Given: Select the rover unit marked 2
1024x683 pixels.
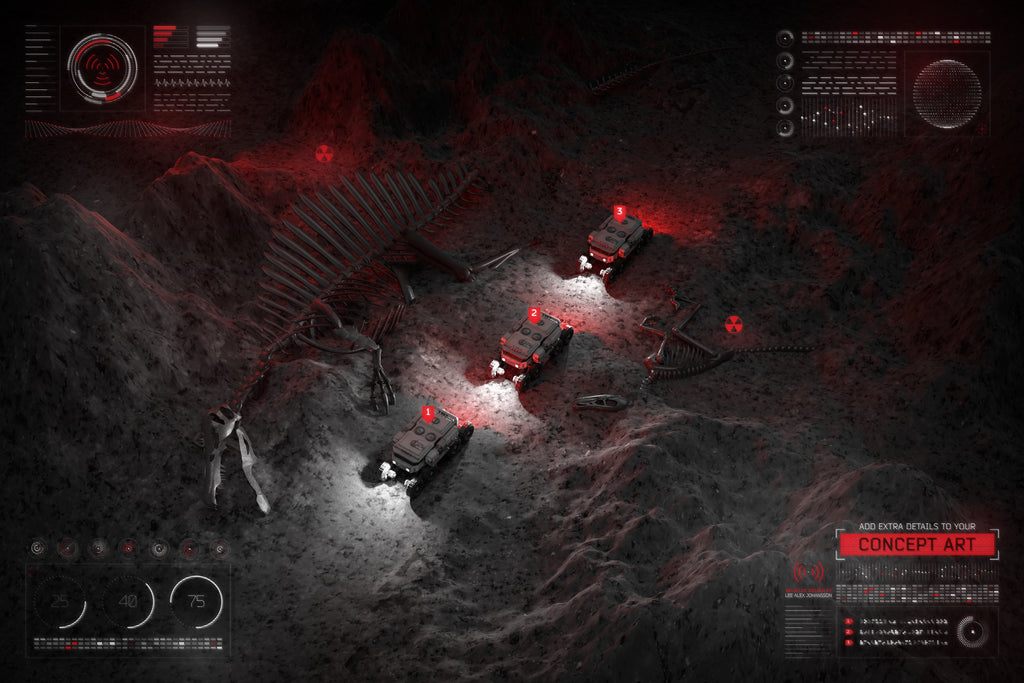Looking at the screenshot, I should click(530, 345).
